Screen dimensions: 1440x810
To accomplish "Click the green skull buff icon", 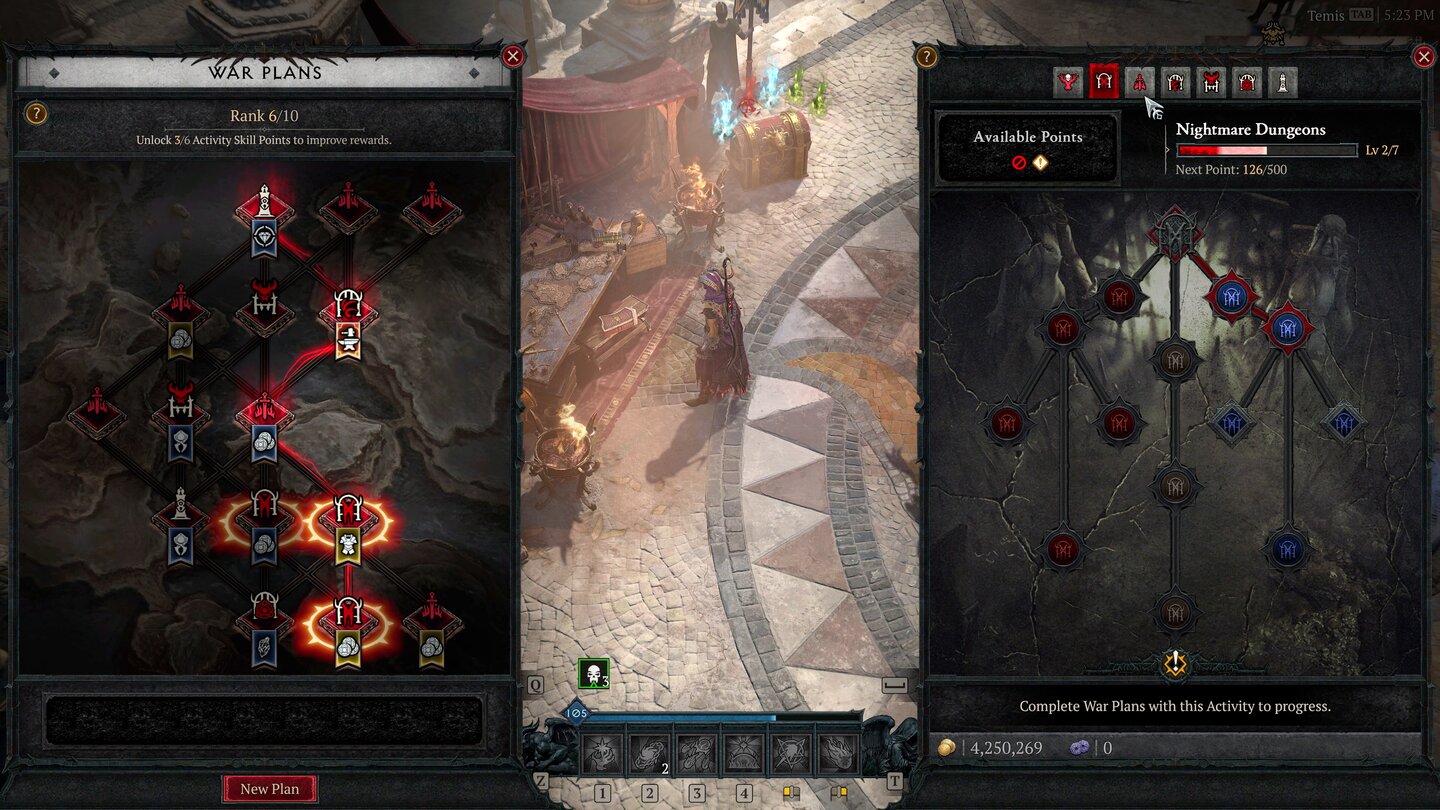I will click(x=593, y=674).
